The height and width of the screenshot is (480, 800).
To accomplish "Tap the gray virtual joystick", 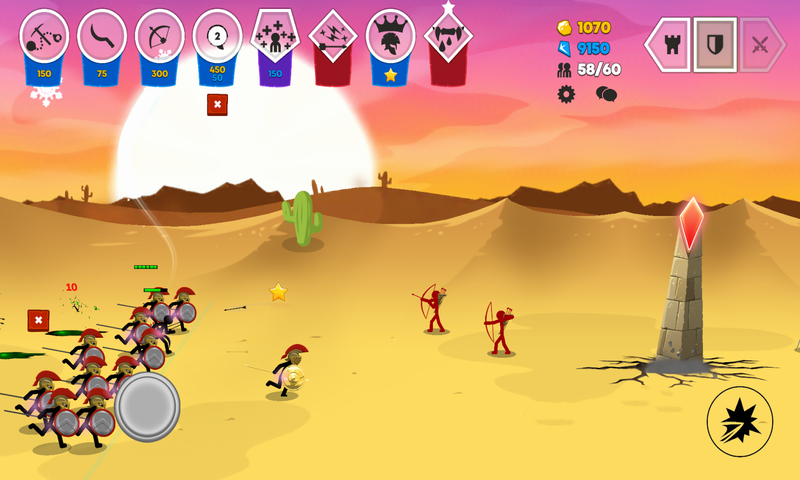I will coord(147,406).
